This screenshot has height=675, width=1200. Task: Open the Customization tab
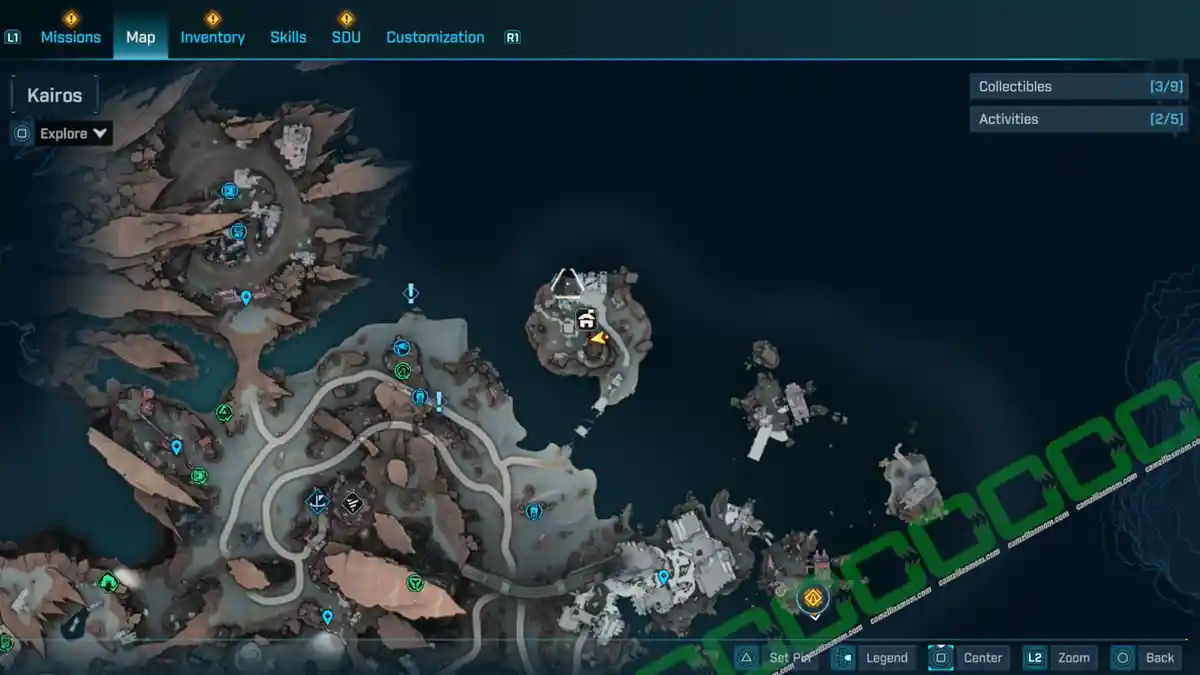tap(435, 37)
